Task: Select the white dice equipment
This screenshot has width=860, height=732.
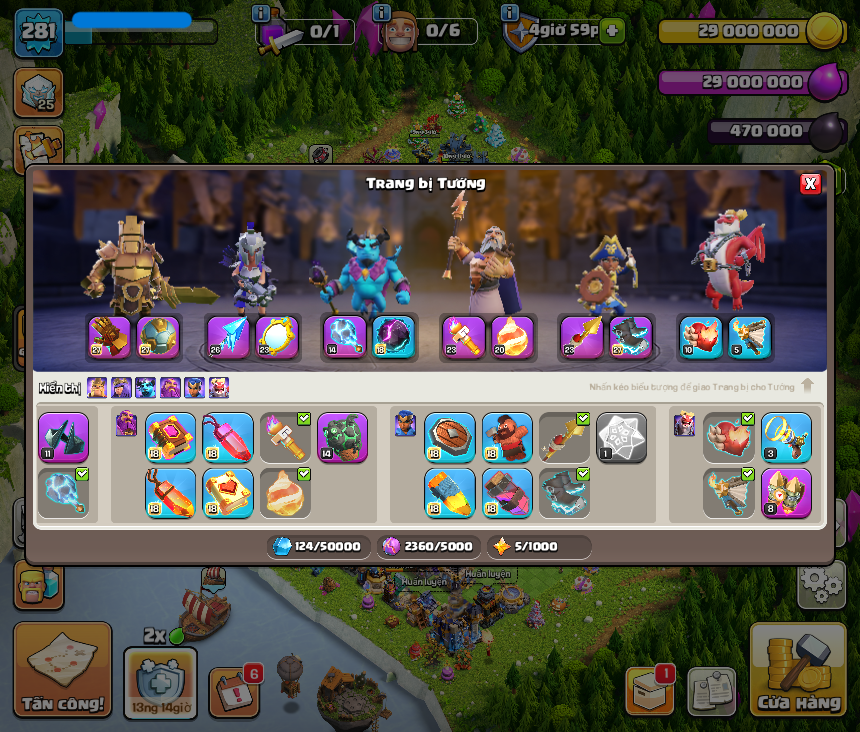Action: tap(621, 438)
